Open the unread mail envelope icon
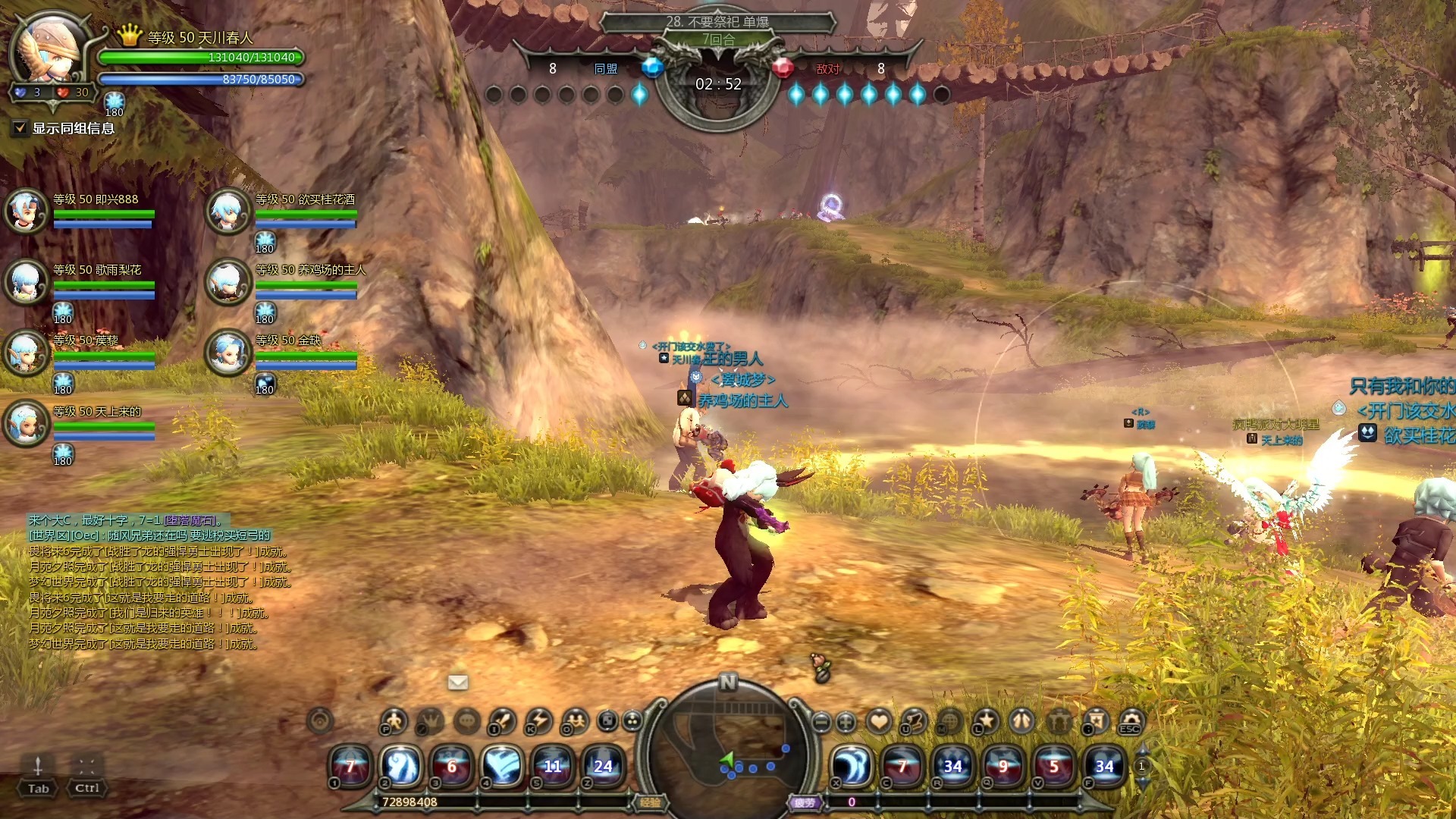Viewport: 1456px width, 819px height. pos(458,682)
